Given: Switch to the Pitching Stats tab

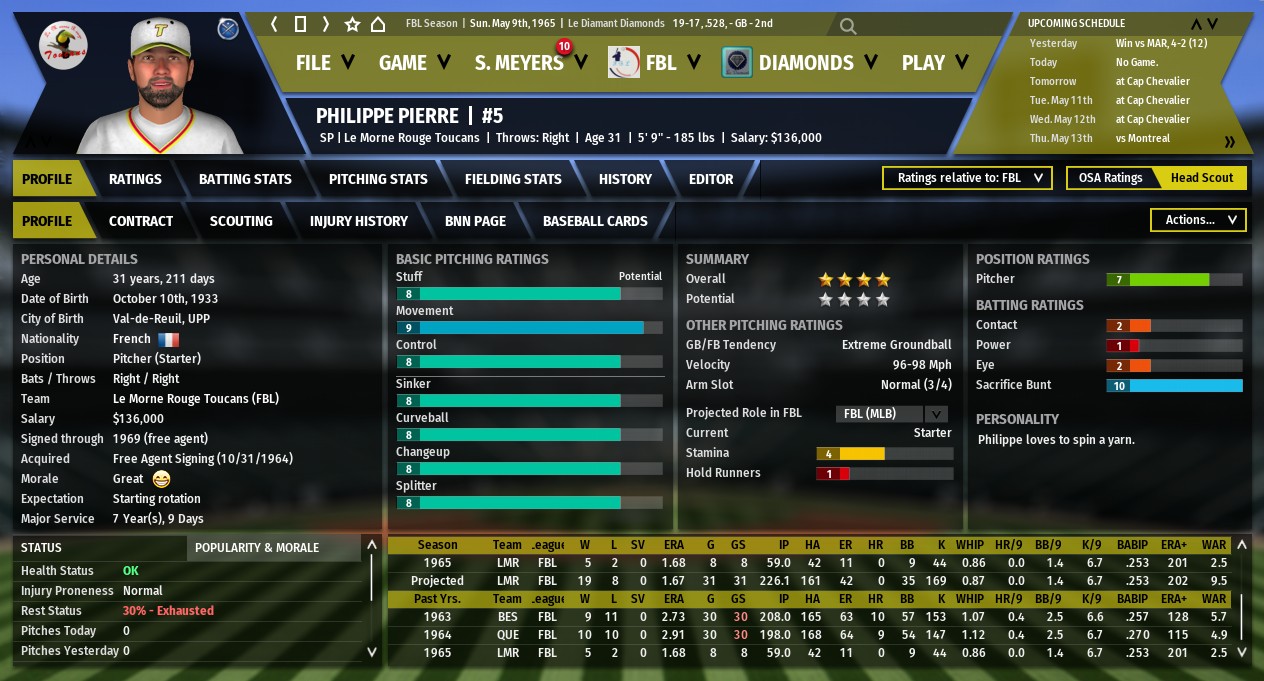Looking at the screenshot, I should click(x=378, y=179).
